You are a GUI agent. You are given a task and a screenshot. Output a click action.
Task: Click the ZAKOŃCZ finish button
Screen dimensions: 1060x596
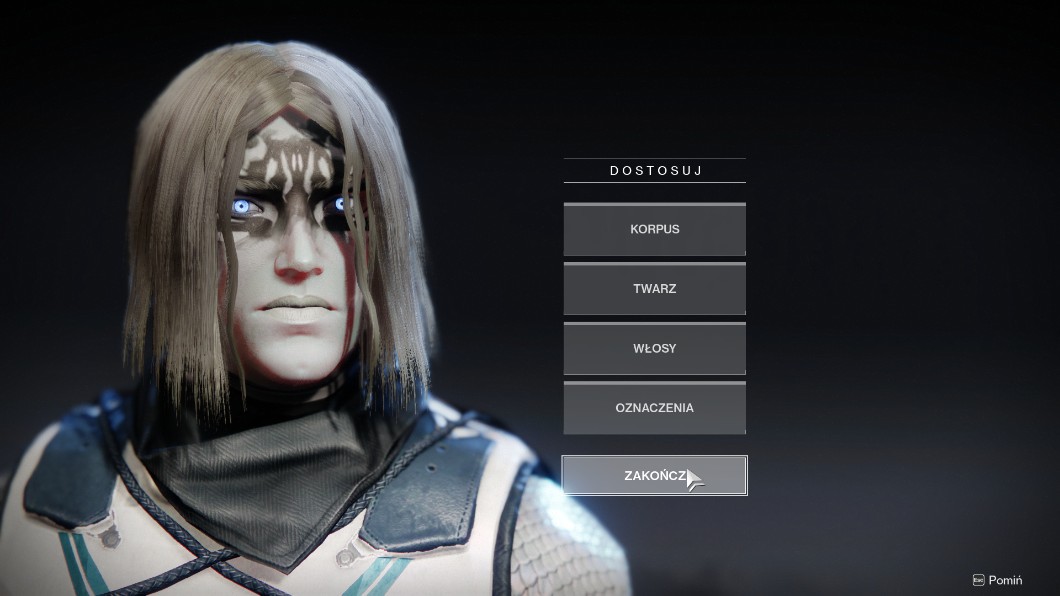(654, 476)
